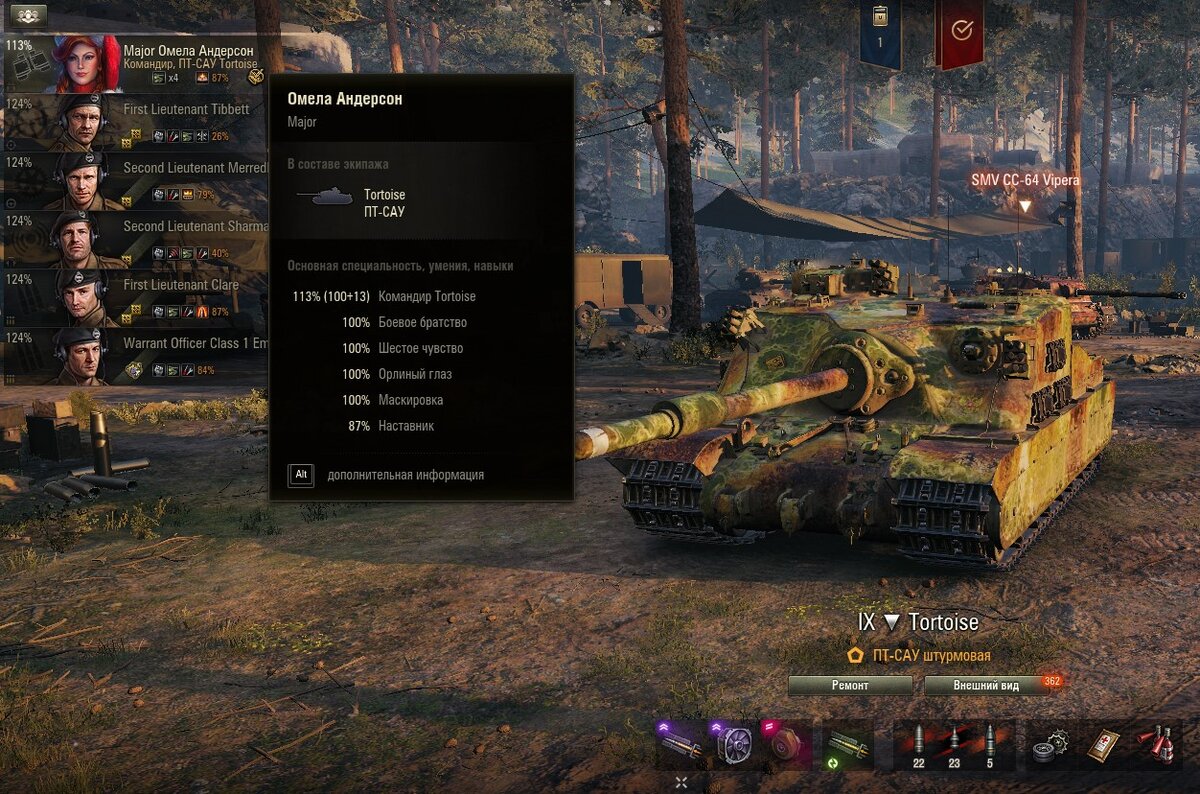Select the pink round equipment slot

pos(786,745)
